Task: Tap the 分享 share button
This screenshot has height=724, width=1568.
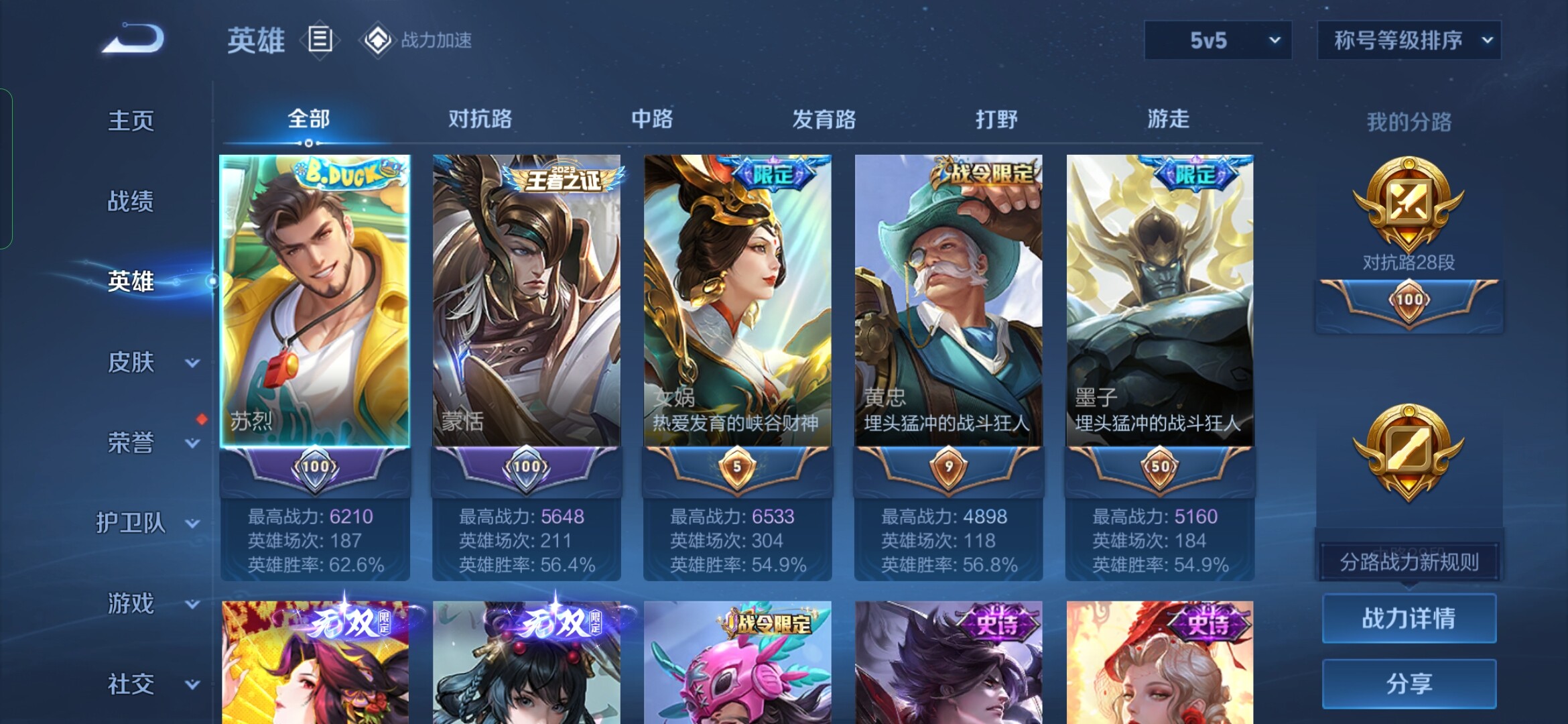Action: pos(1409,684)
